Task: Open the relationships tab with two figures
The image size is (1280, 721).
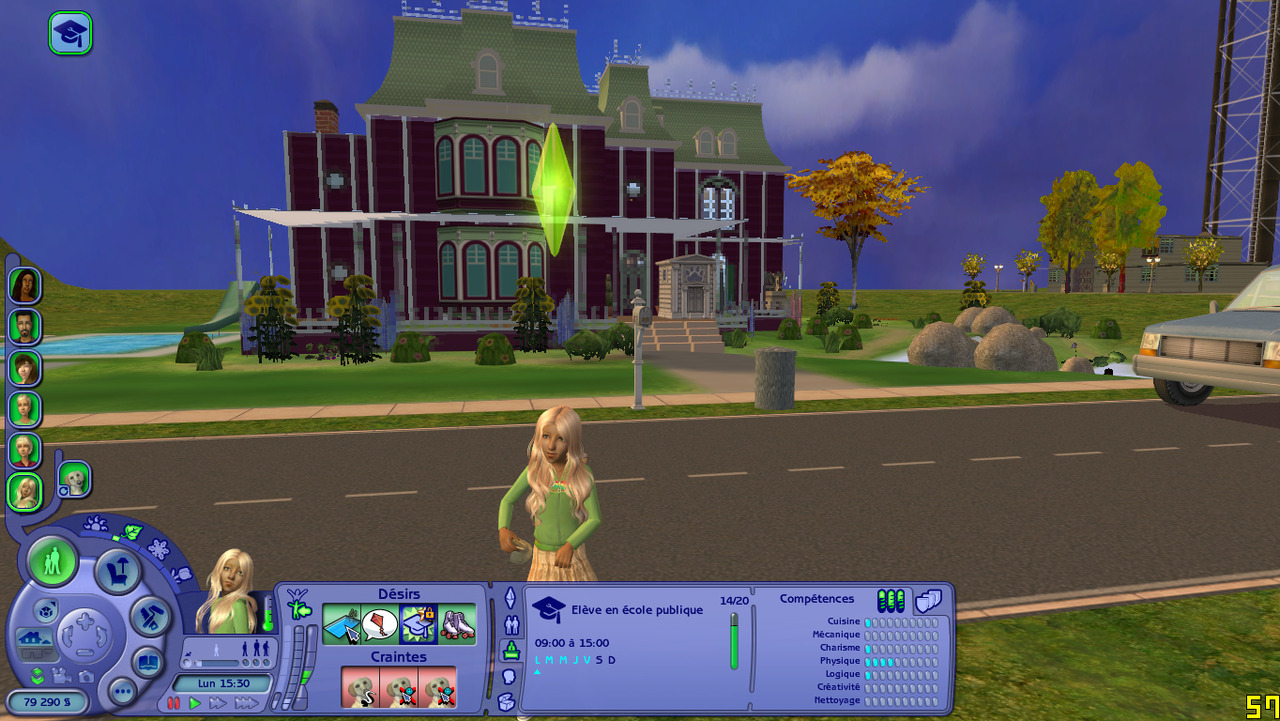Action: [x=511, y=625]
